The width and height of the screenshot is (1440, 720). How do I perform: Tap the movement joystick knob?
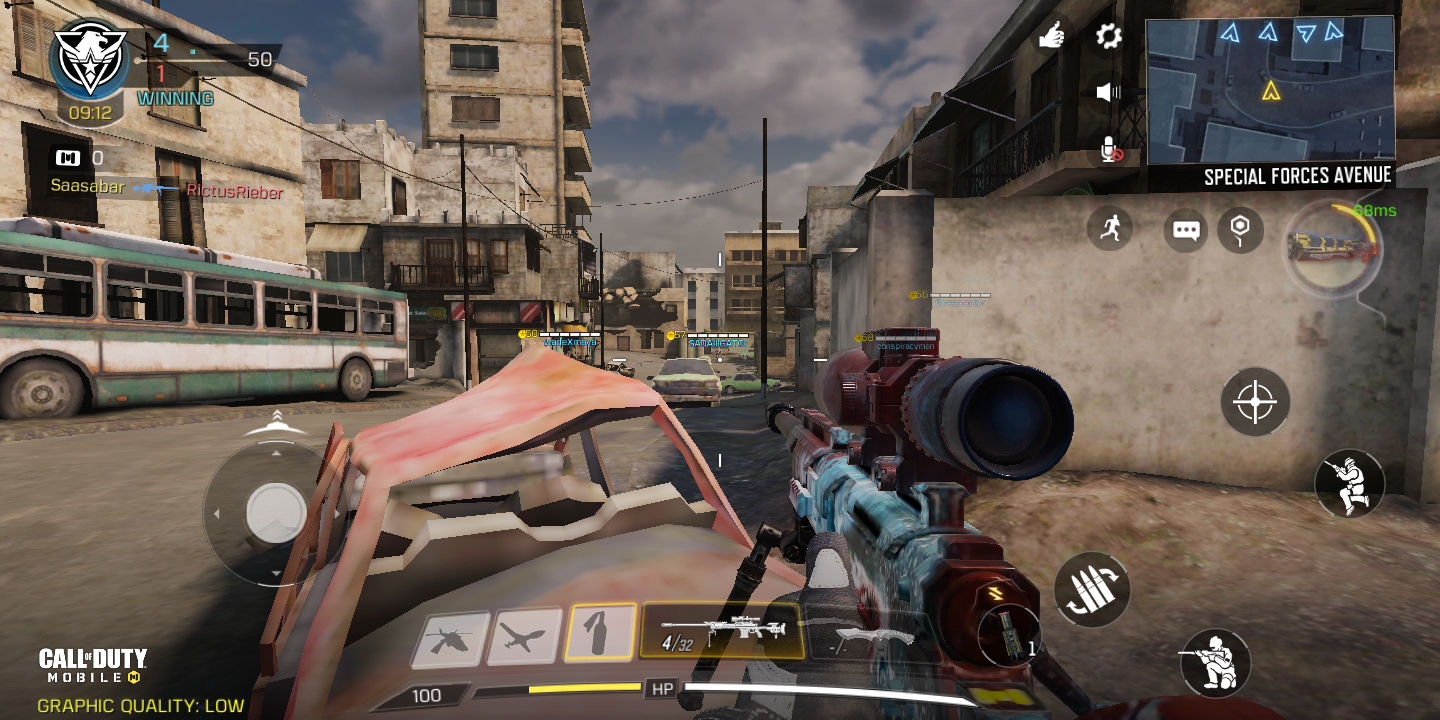pos(276,513)
